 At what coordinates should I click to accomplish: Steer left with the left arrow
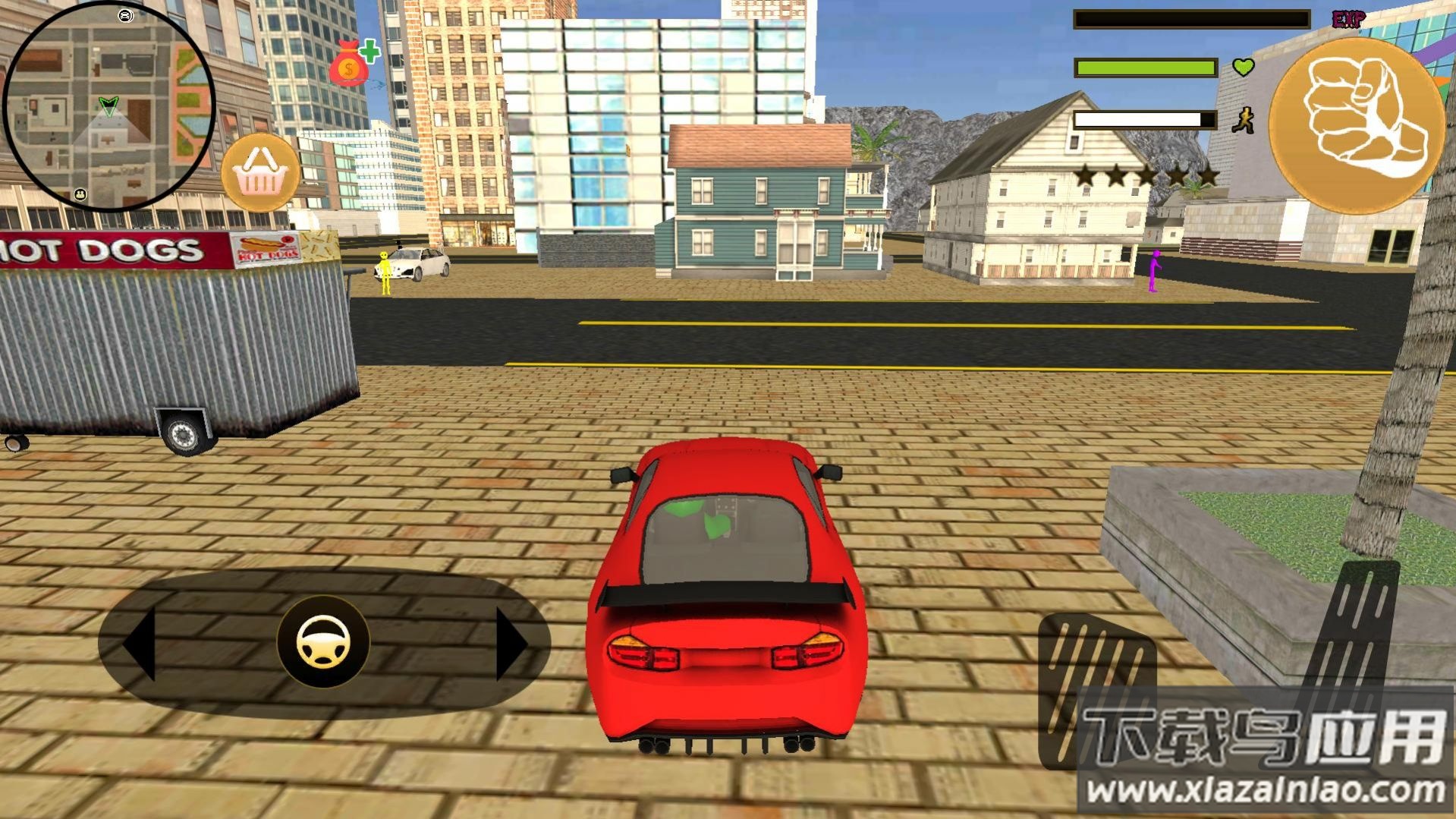tap(140, 642)
